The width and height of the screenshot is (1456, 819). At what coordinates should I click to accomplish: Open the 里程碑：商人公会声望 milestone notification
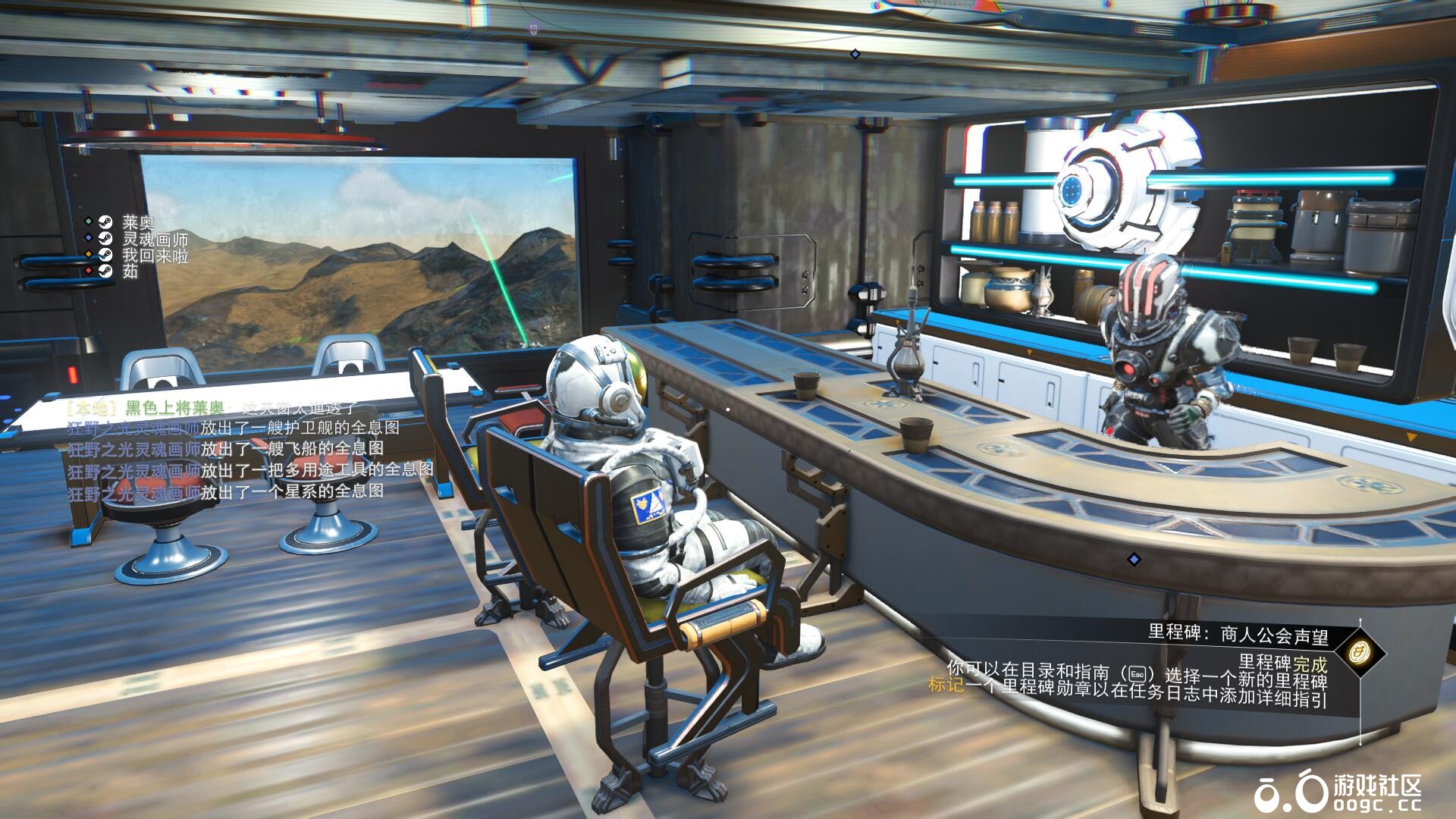click(1237, 634)
